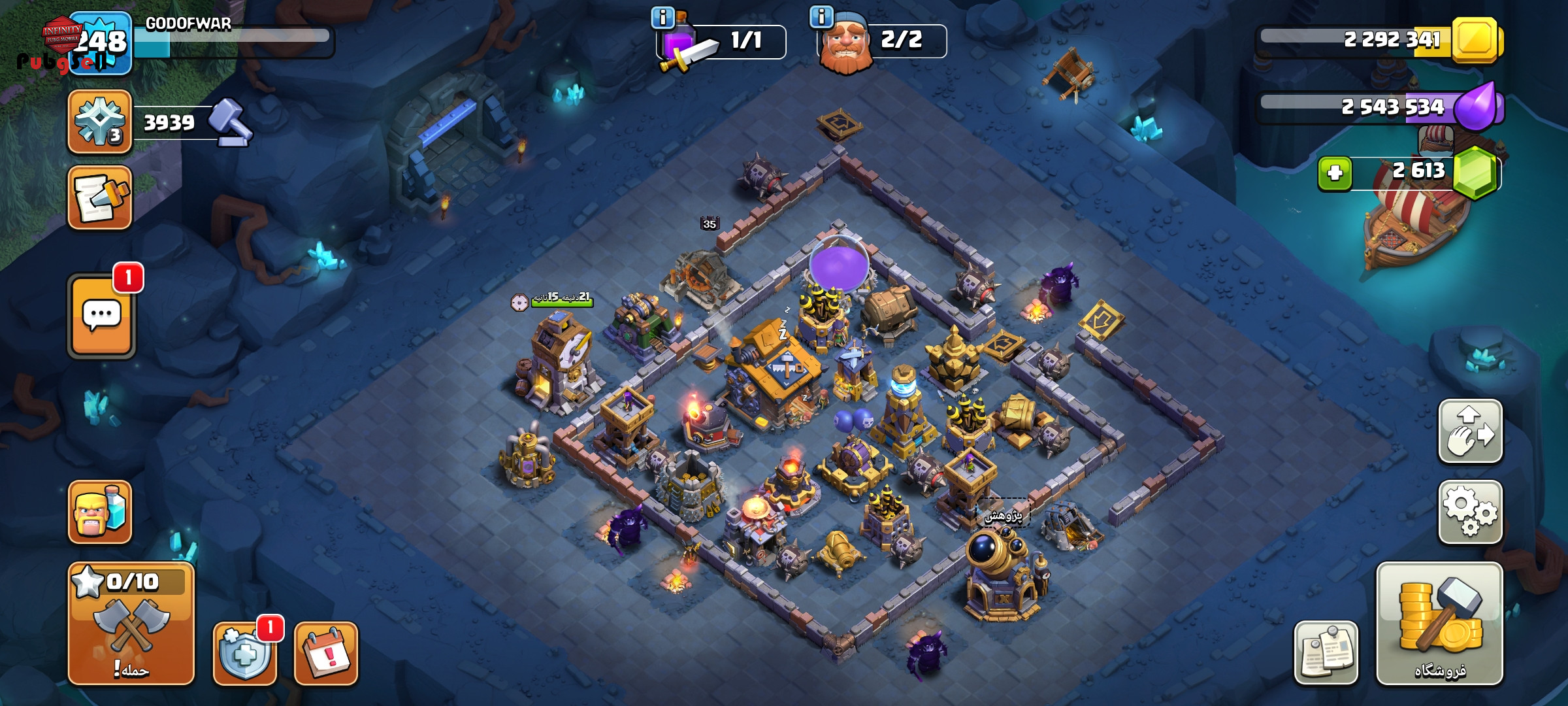Open the scroll and hammer button
The height and width of the screenshot is (706, 1568).
[100, 197]
